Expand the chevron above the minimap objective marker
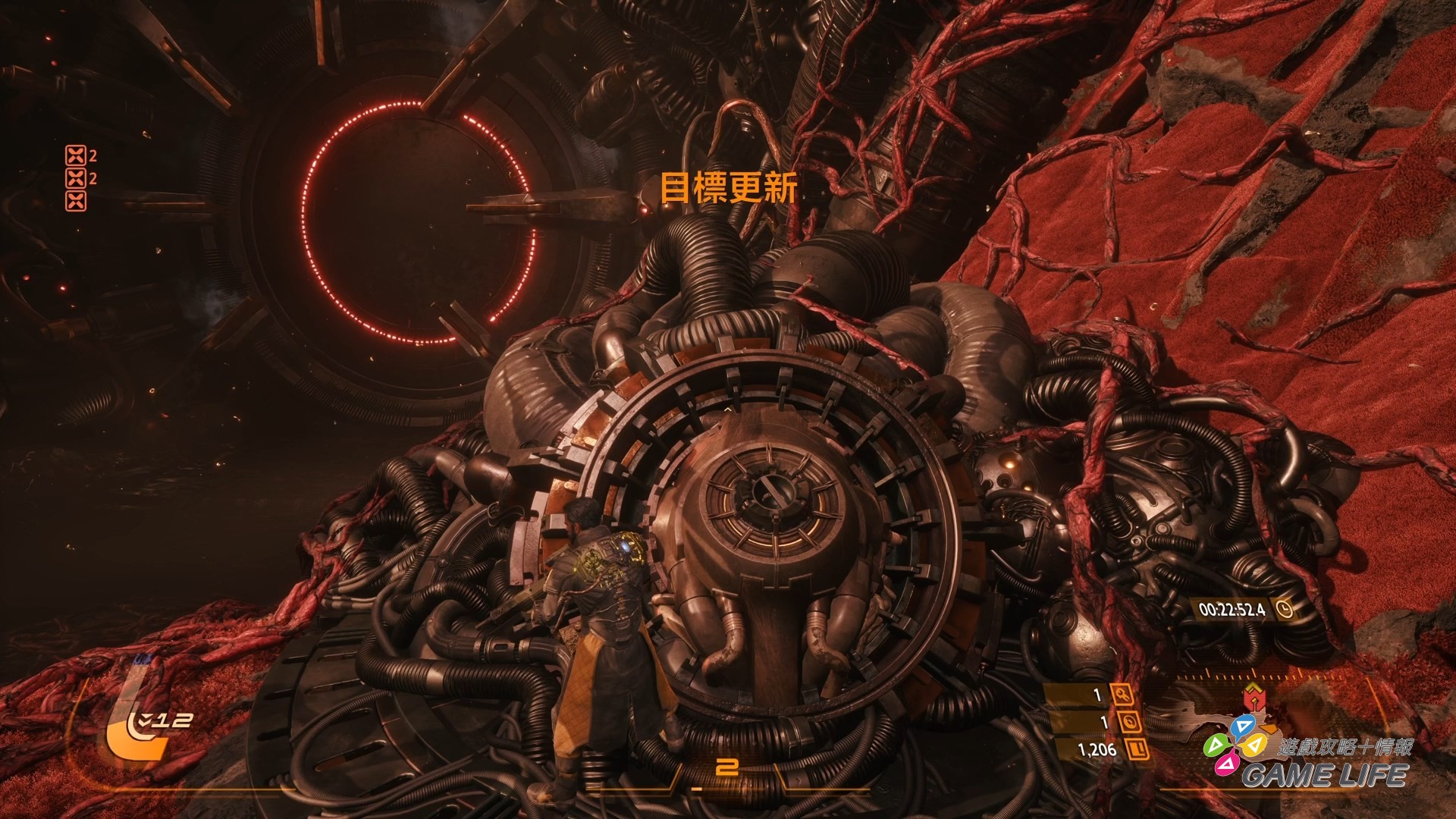This screenshot has width=1456, height=819. click(x=1252, y=685)
